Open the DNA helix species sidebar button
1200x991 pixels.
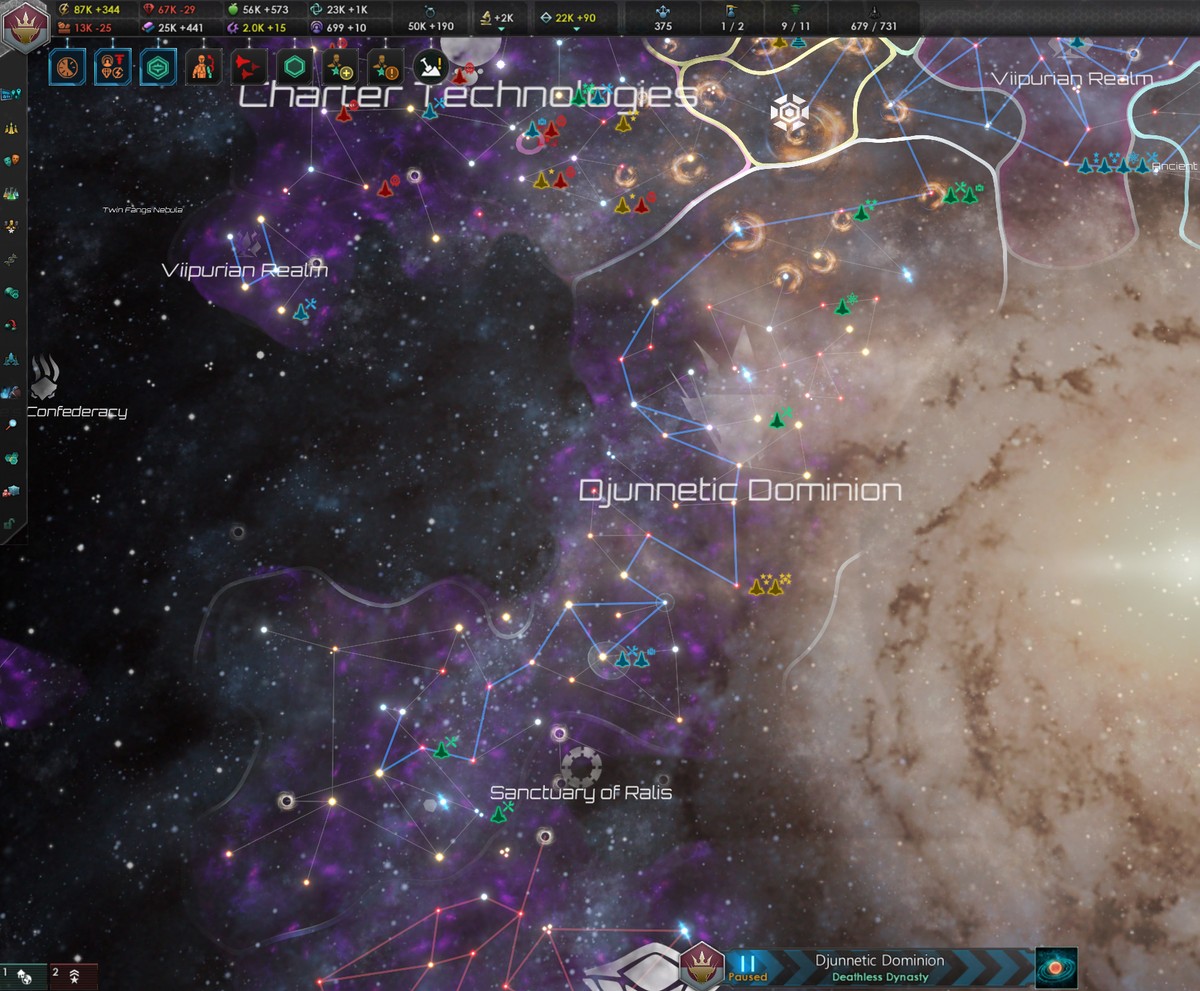12,257
